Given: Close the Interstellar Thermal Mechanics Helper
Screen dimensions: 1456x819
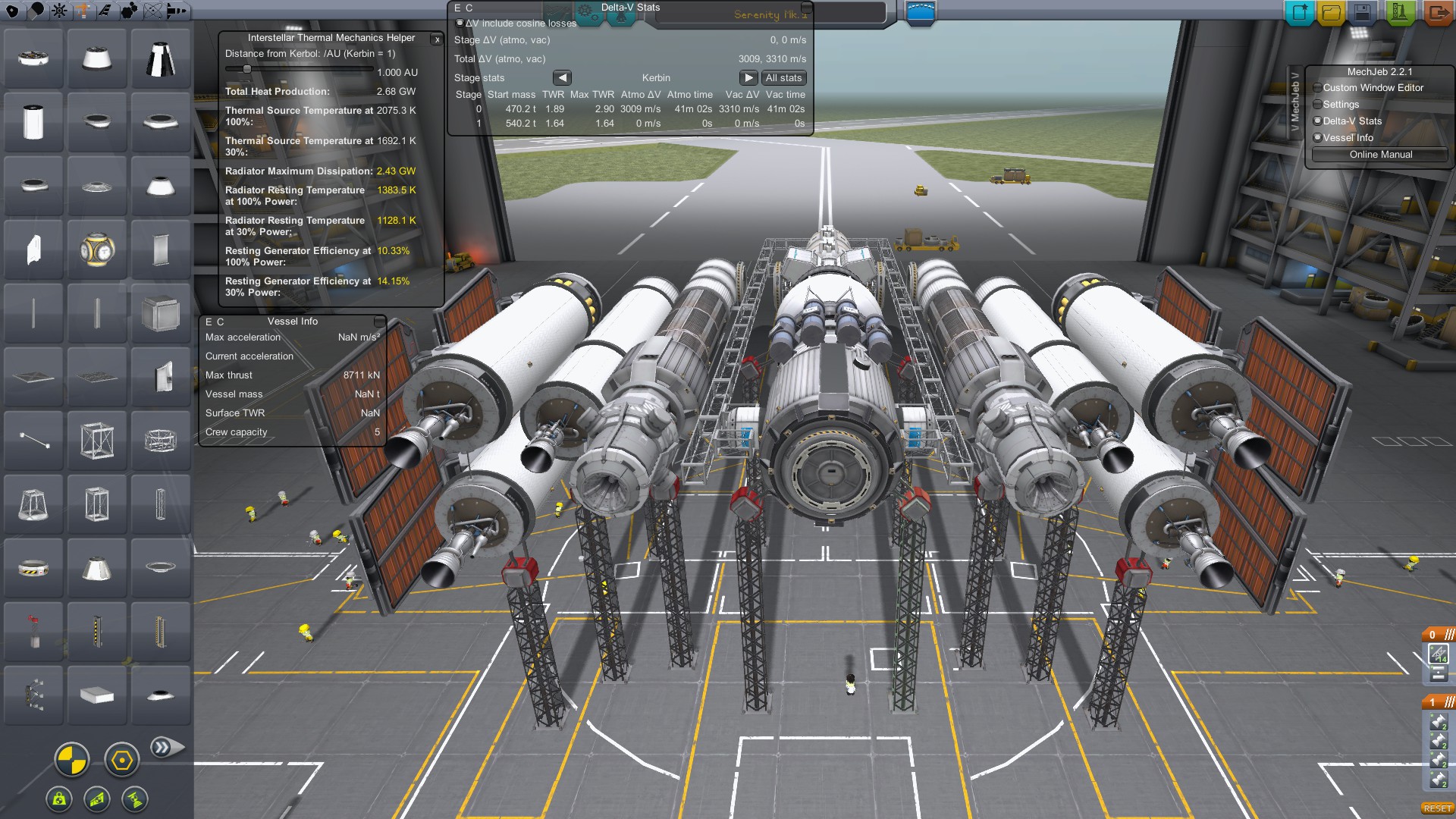Looking at the screenshot, I should click(437, 39).
